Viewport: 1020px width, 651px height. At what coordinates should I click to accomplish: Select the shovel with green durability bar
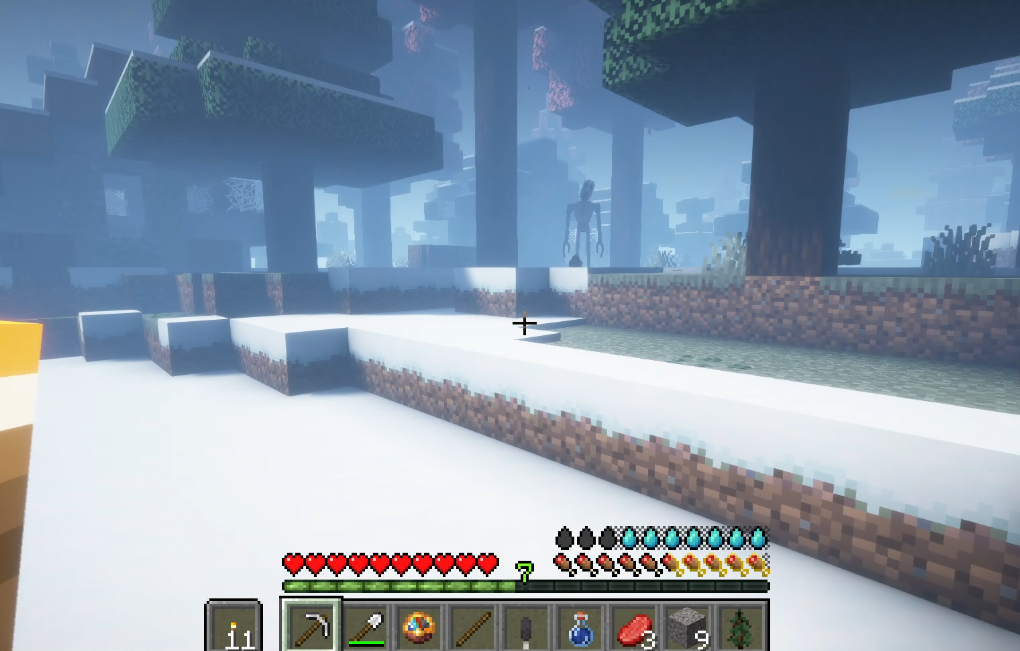click(x=365, y=627)
